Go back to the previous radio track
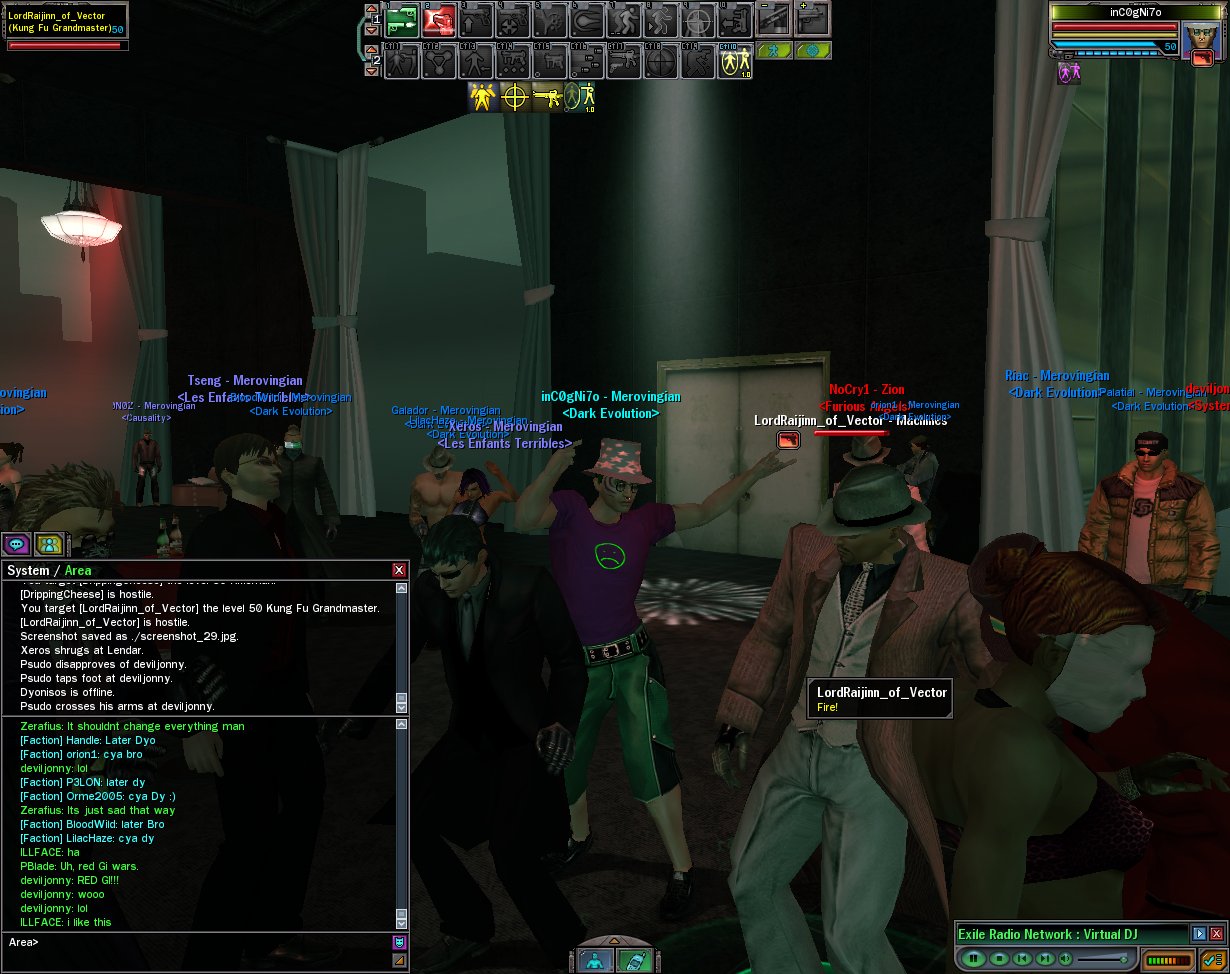This screenshot has width=1230, height=974. [1020, 959]
